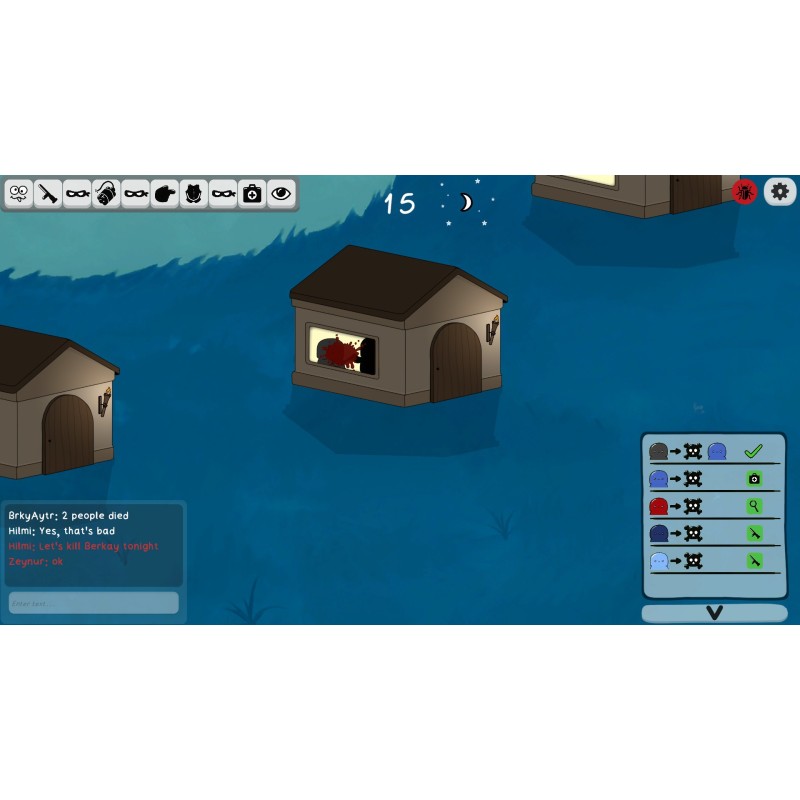Click the eye watcher role icon

(x=282, y=193)
